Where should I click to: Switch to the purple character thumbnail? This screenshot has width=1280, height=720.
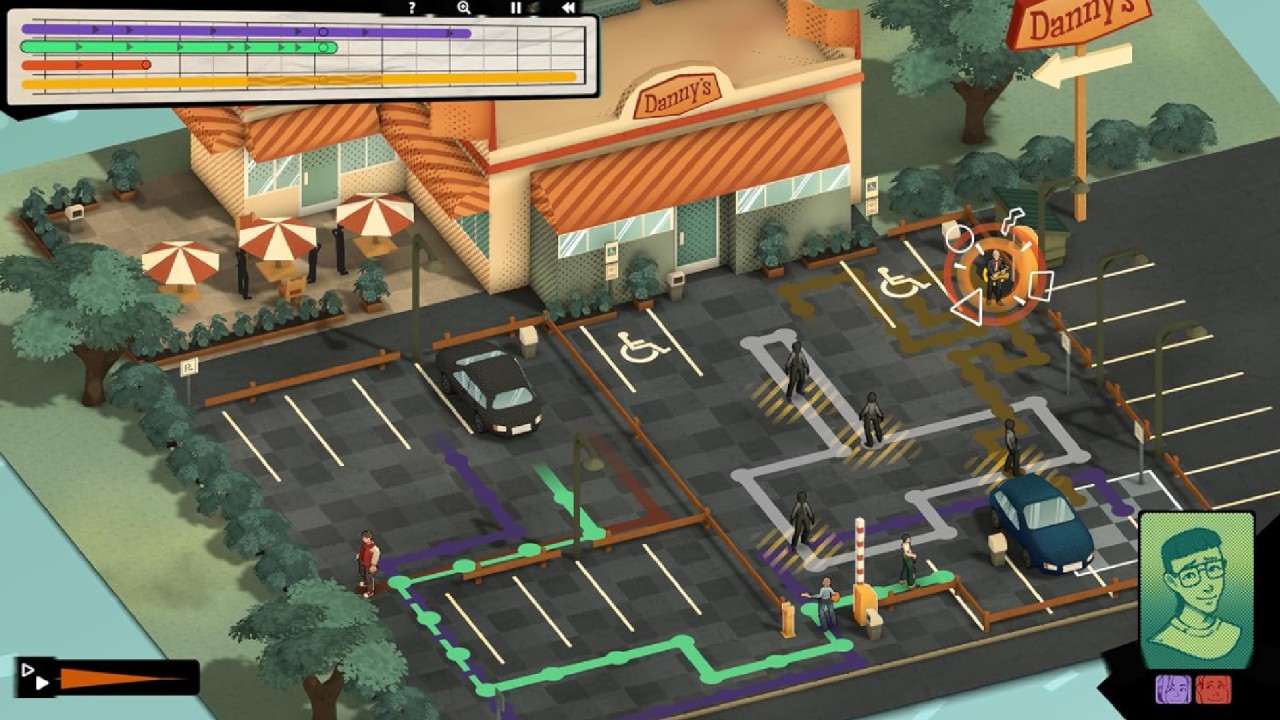[x=1171, y=689]
